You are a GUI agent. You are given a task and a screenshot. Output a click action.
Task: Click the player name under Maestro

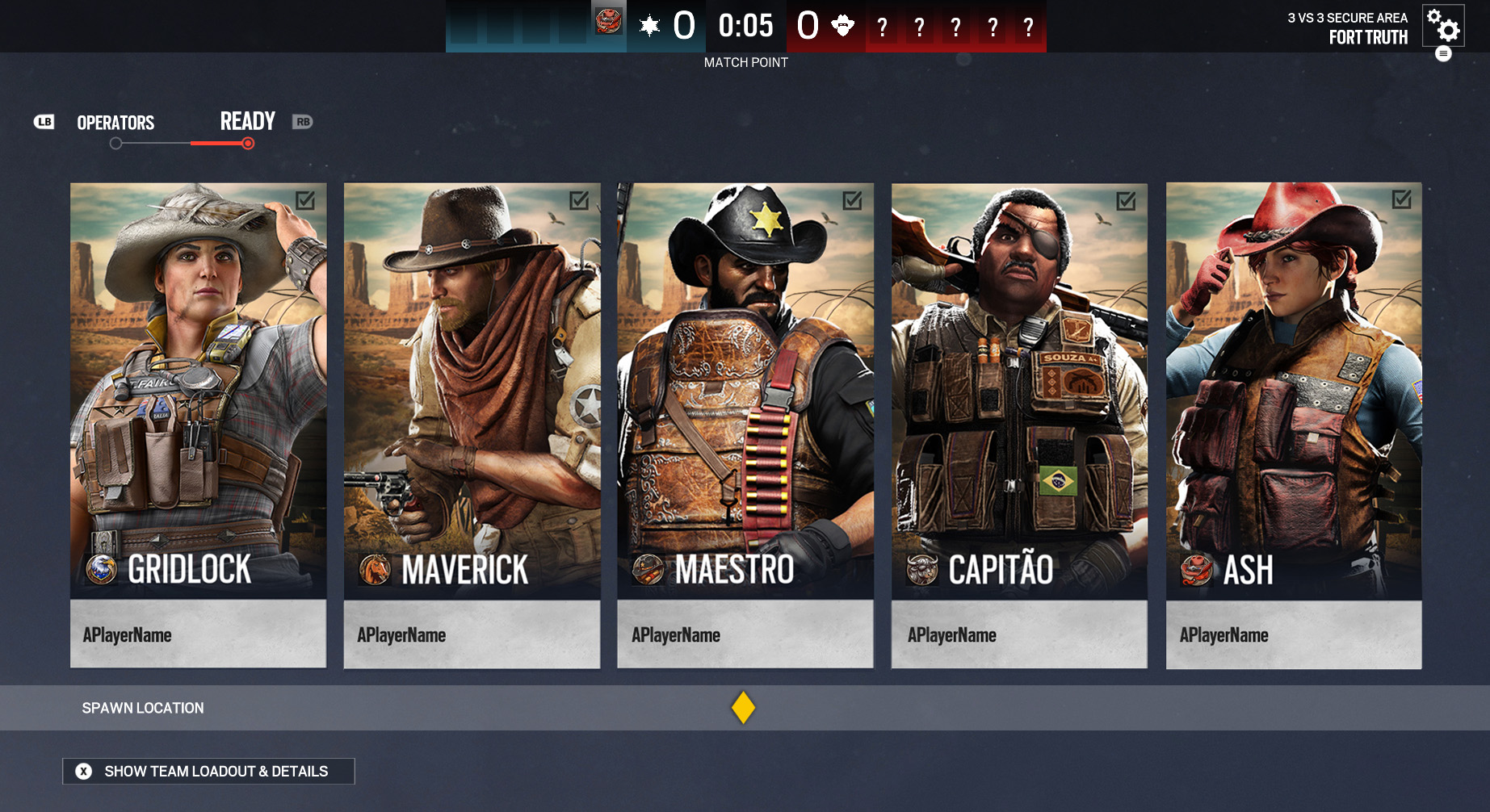tap(676, 635)
